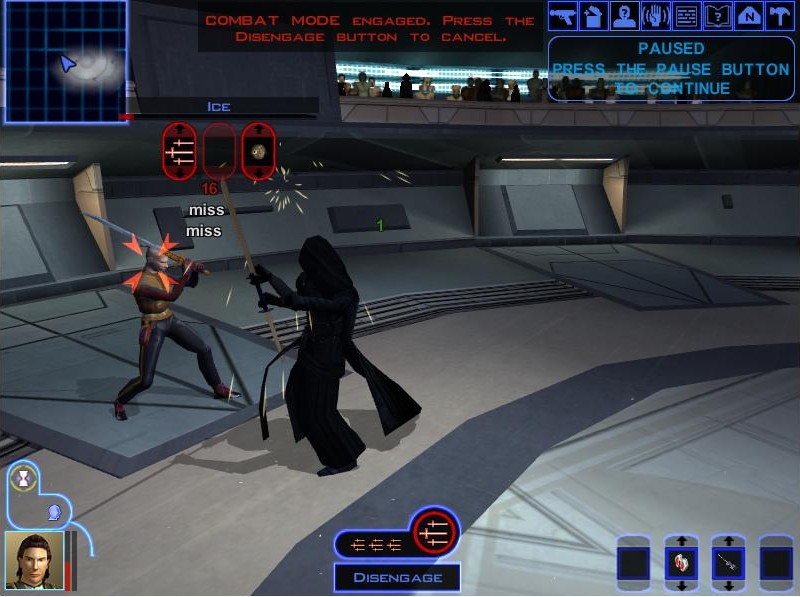Screen dimensions: 800x597
Task: Open the Inventory screen
Action: (594, 16)
